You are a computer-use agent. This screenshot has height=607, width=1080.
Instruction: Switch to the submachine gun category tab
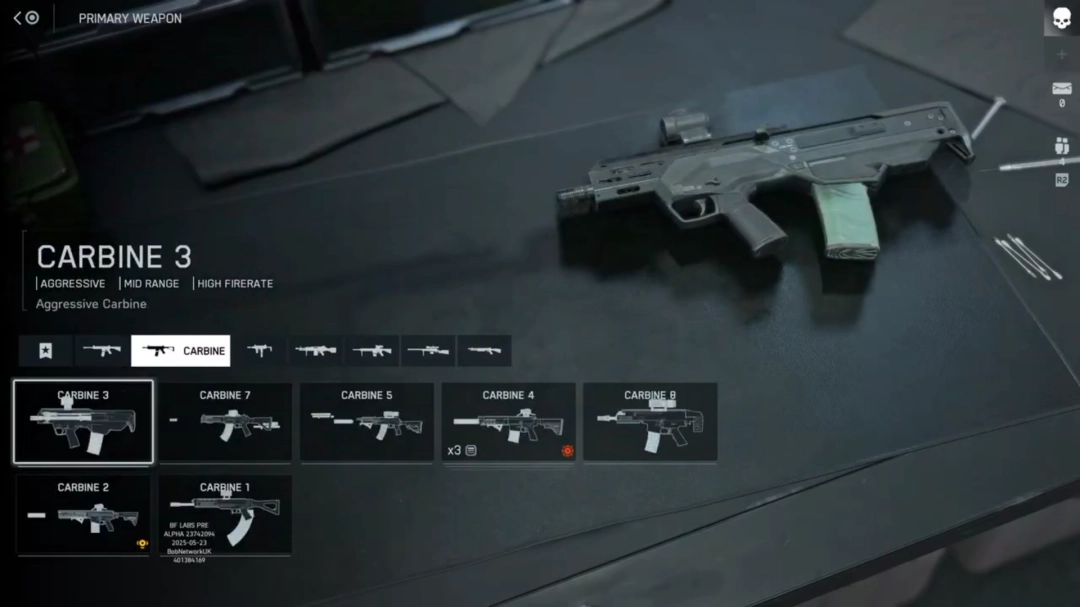pos(260,351)
